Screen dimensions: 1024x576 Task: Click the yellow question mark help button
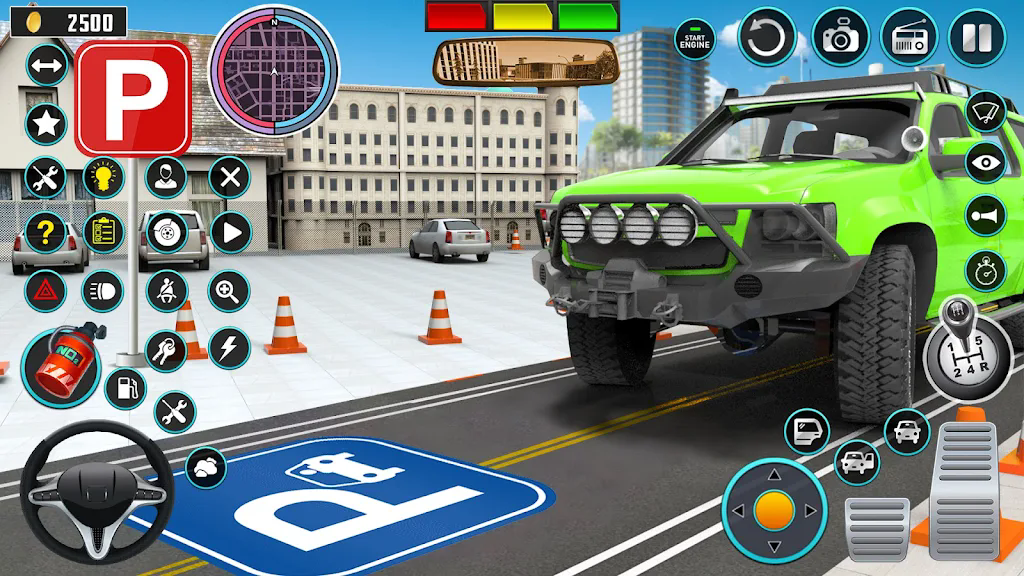pos(45,233)
